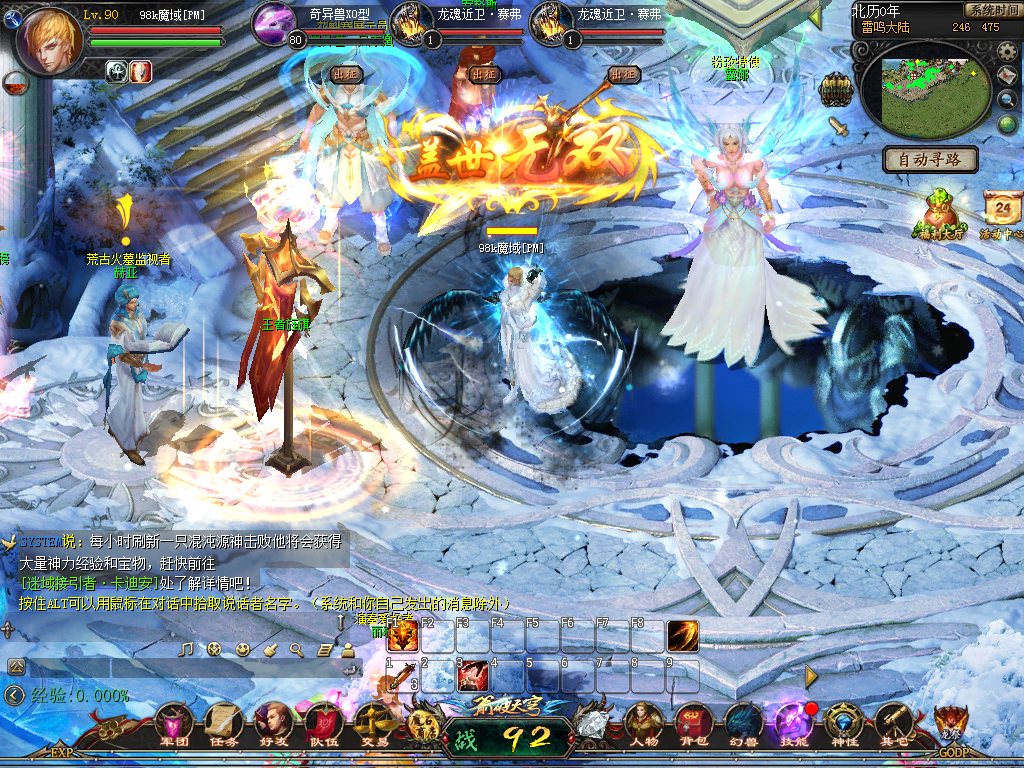This screenshot has height=768, width=1024.
Task: Open the 其它 (Other) menu
Action: (893, 722)
